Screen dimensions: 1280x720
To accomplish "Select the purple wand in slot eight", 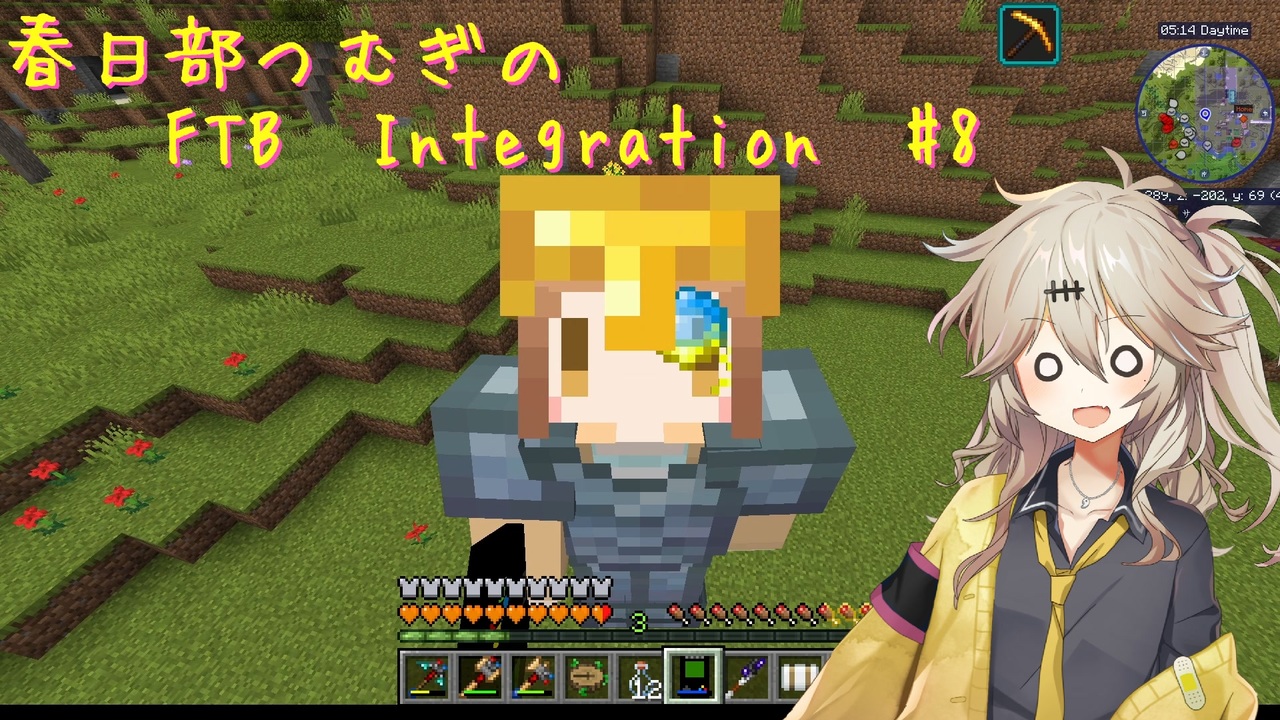I will tap(749, 675).
